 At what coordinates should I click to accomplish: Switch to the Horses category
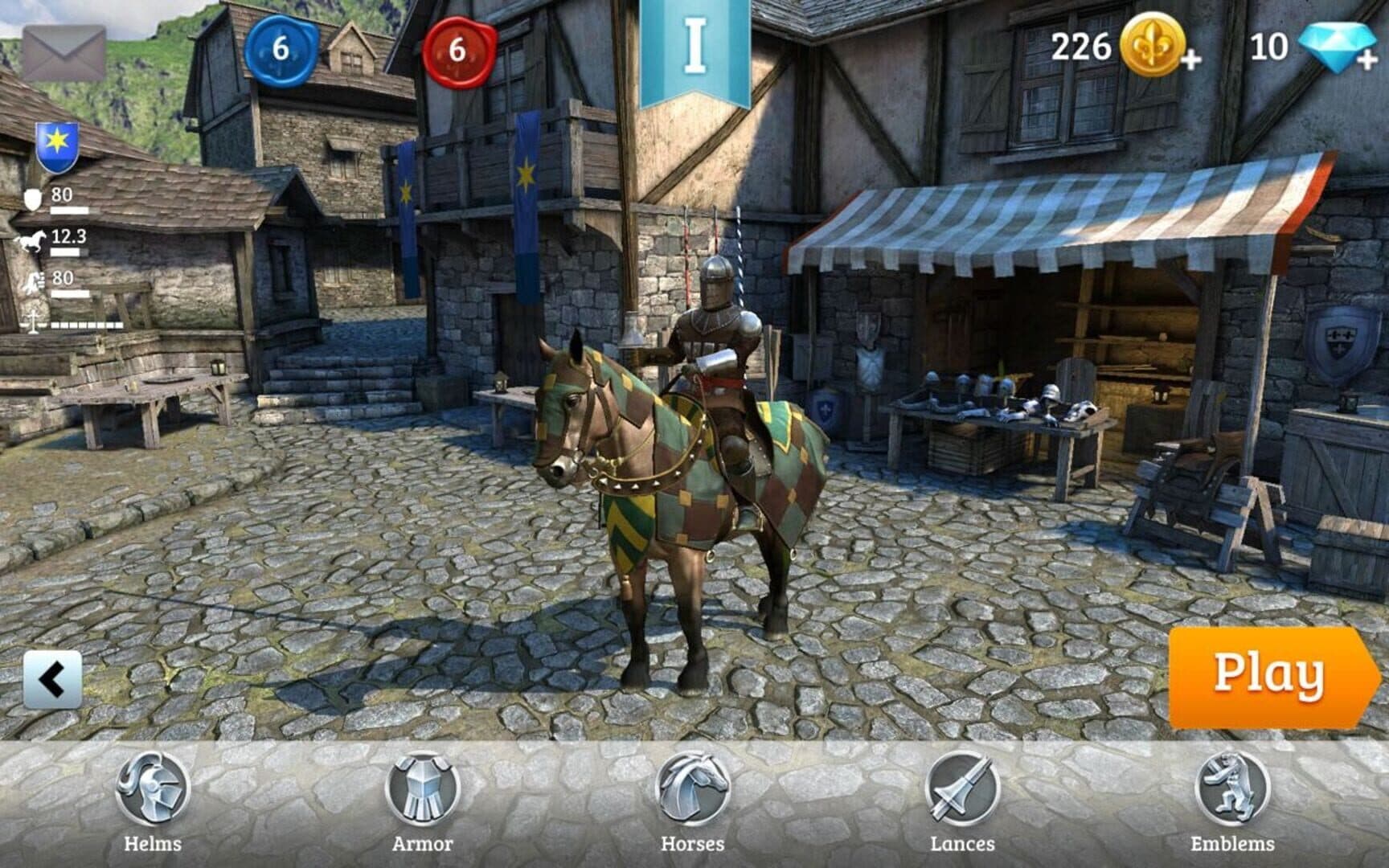pyautogui.click(x=692, y=800)
